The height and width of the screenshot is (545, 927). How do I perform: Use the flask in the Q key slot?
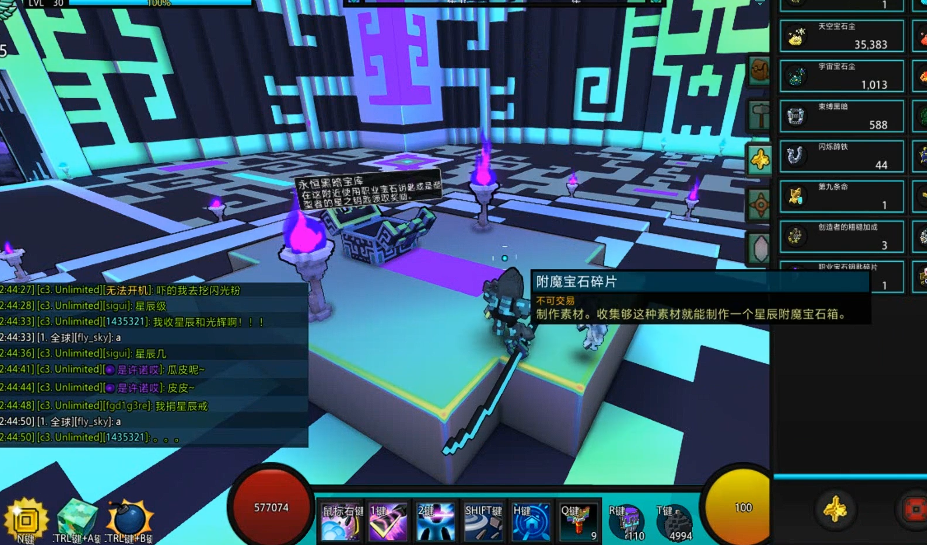[579, 522]
